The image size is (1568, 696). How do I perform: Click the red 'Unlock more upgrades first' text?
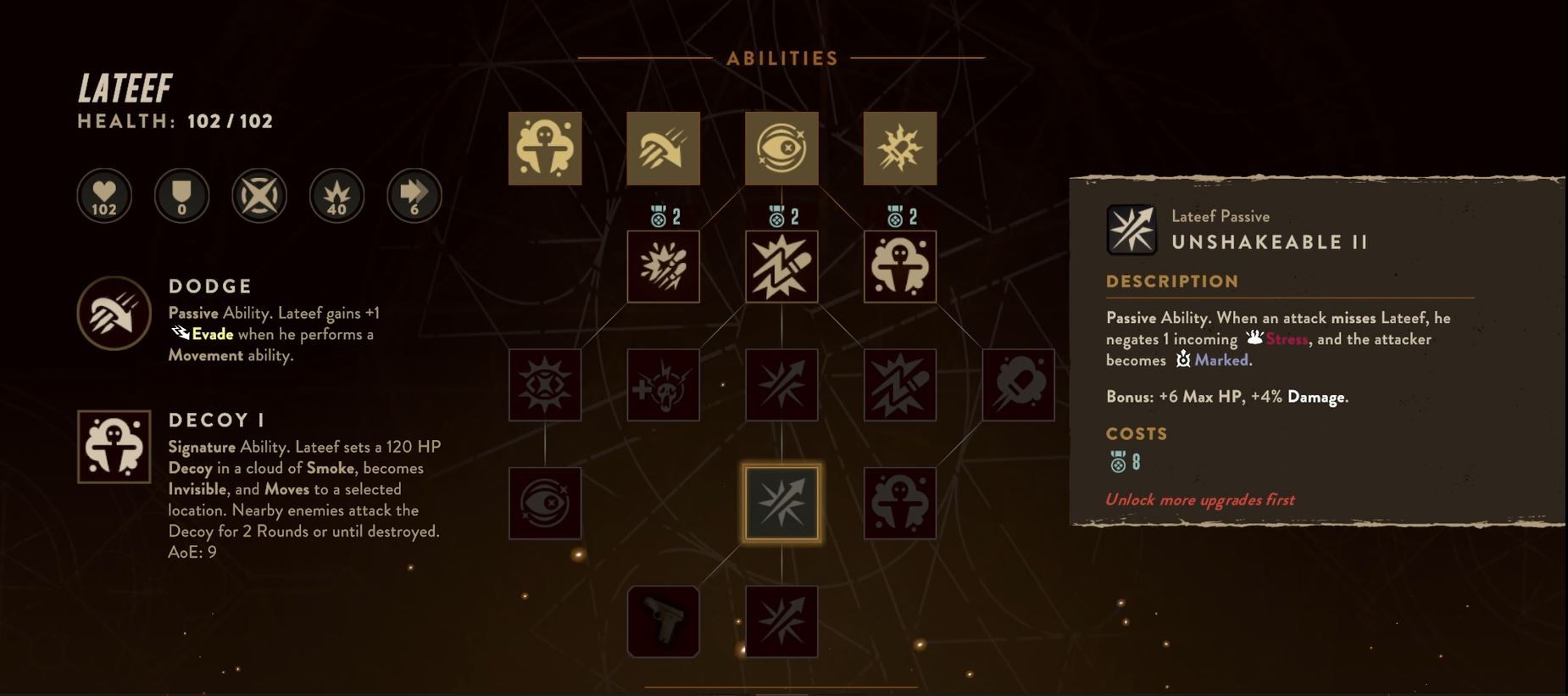1200,499
